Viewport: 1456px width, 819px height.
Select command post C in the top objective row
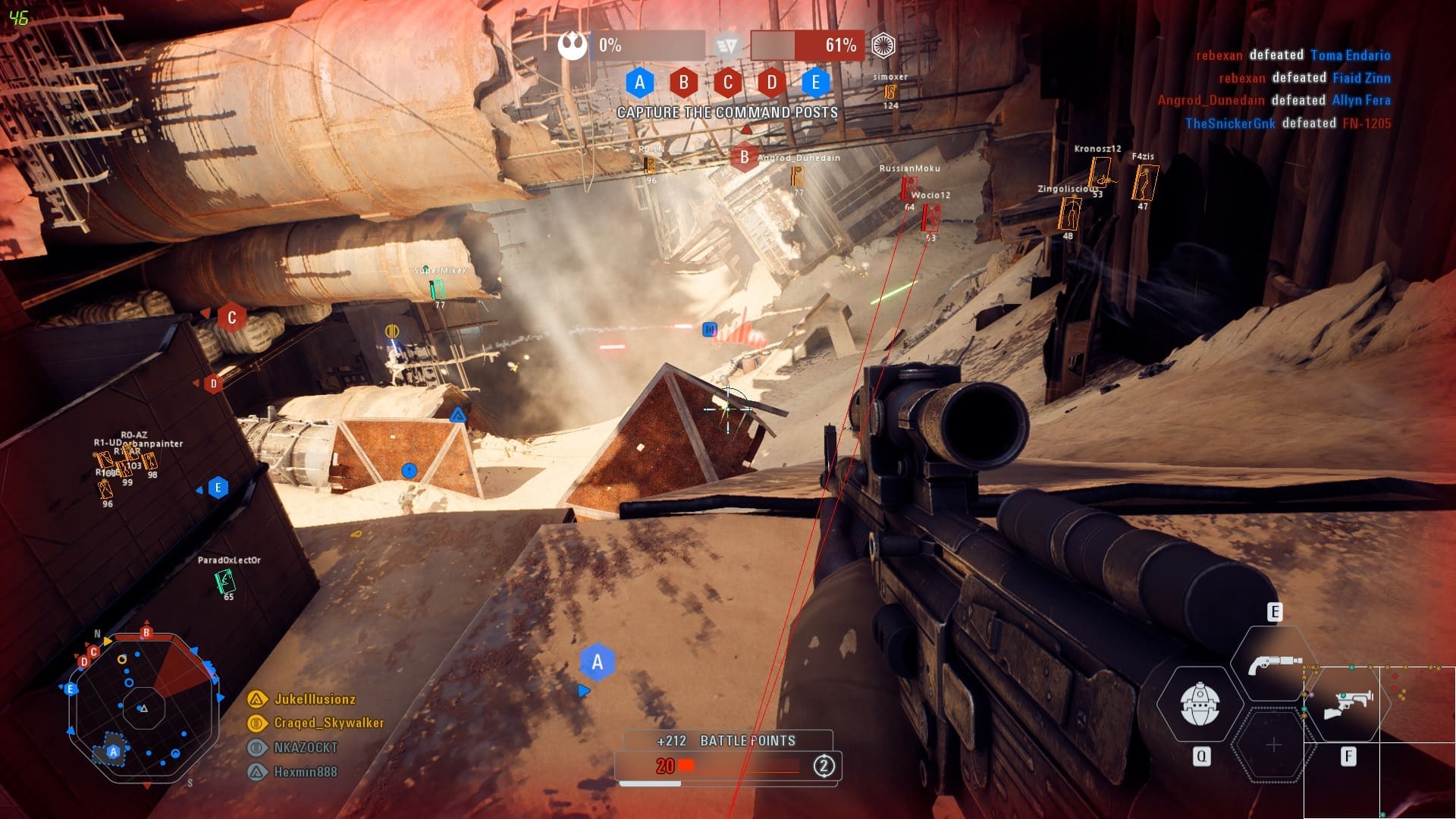pyautogui.click(x=728, y=82)
